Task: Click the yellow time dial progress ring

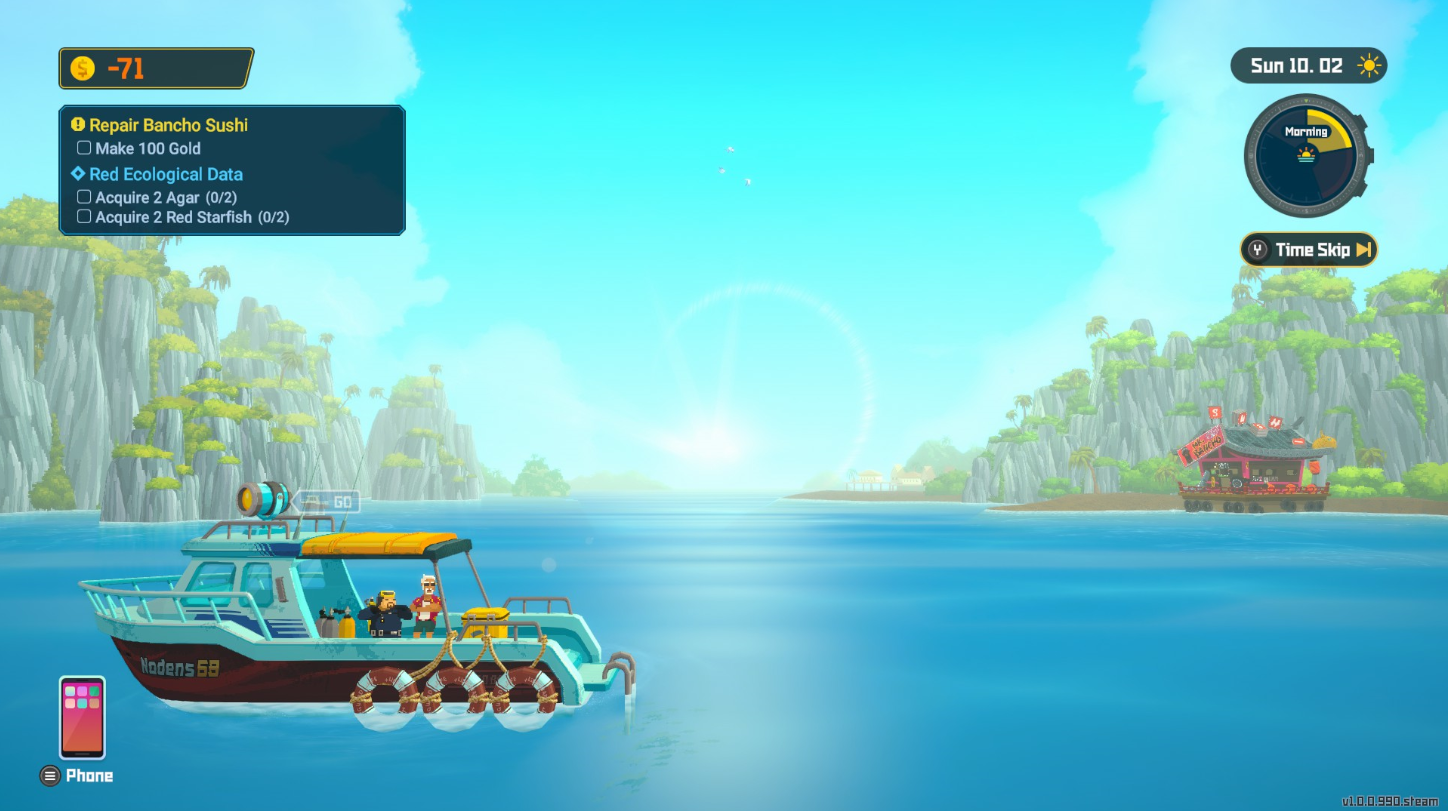Action: tap(1341, 125)
